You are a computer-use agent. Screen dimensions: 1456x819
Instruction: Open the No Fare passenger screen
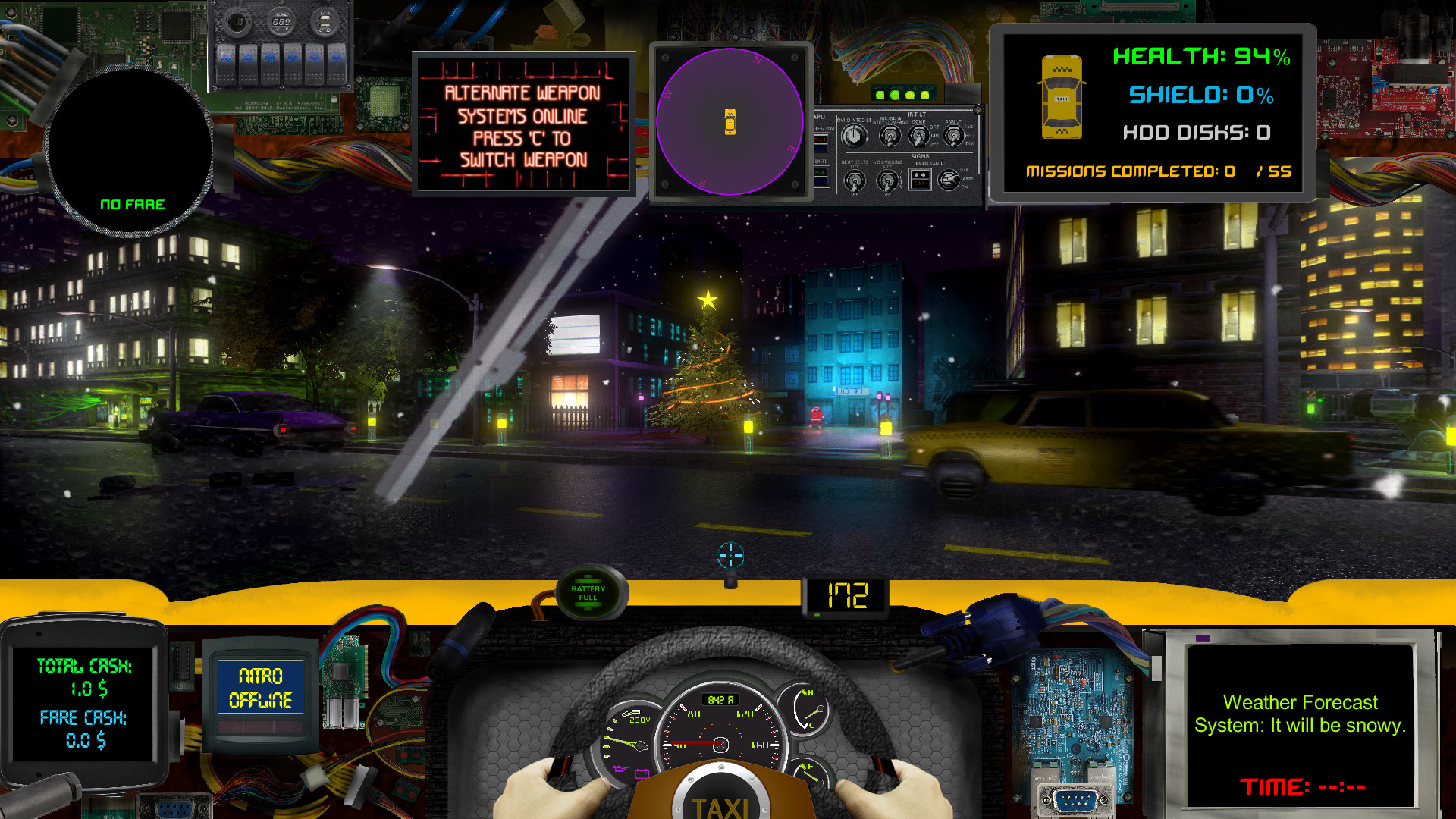coord(130,152)
